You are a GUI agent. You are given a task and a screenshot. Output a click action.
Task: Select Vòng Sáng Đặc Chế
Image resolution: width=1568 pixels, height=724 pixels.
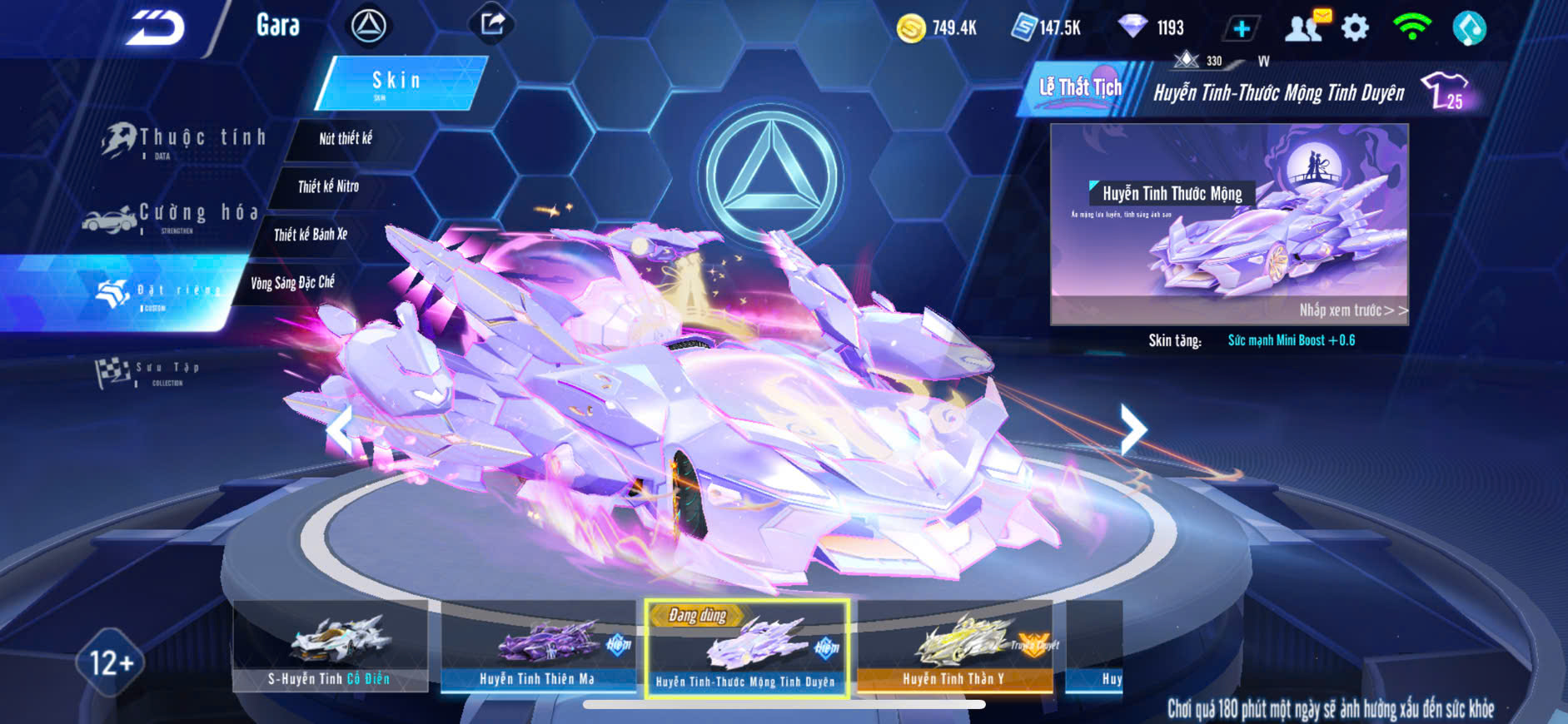(x=292, y=283)
